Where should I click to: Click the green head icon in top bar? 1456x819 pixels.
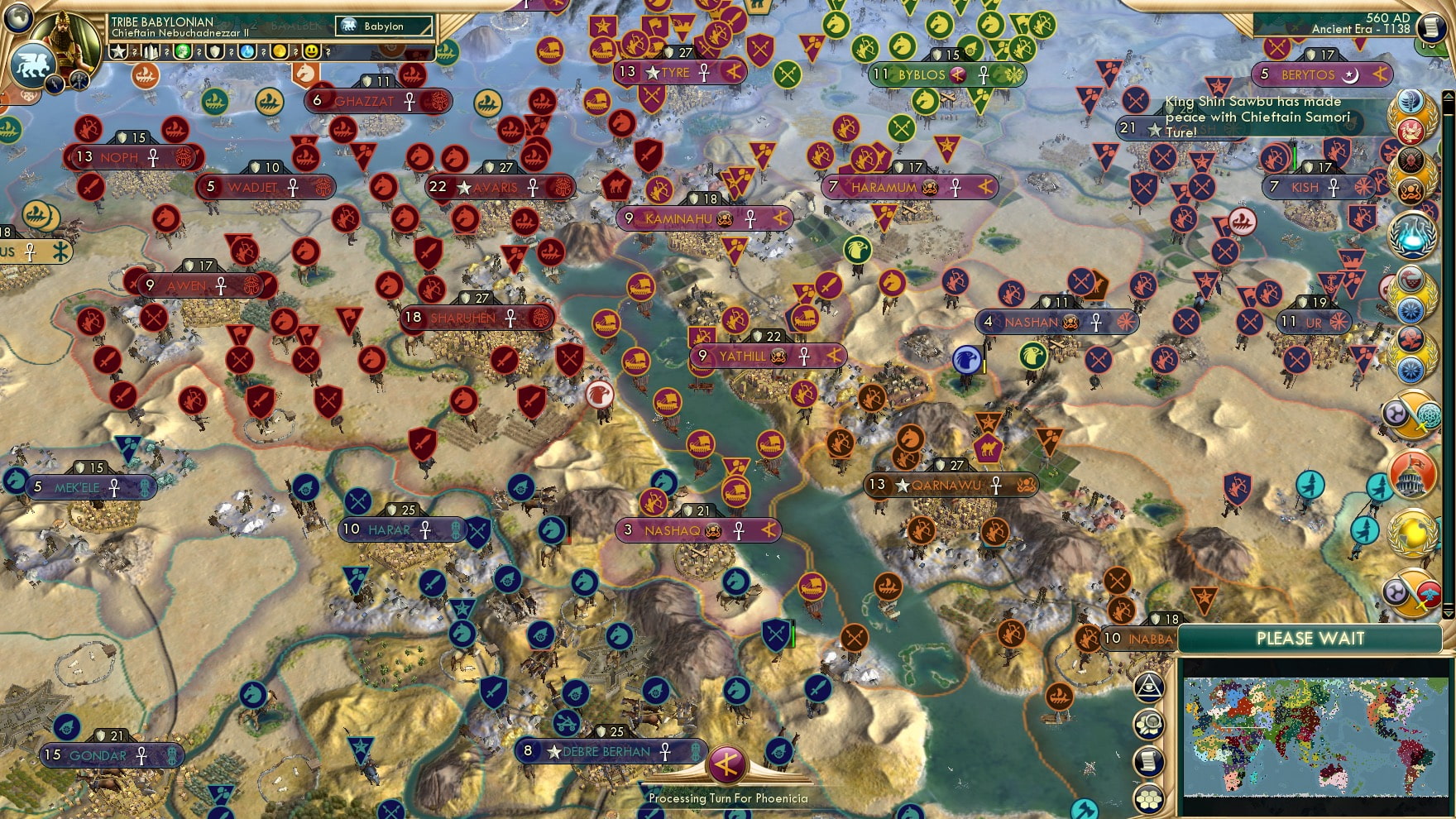[183, 51]
